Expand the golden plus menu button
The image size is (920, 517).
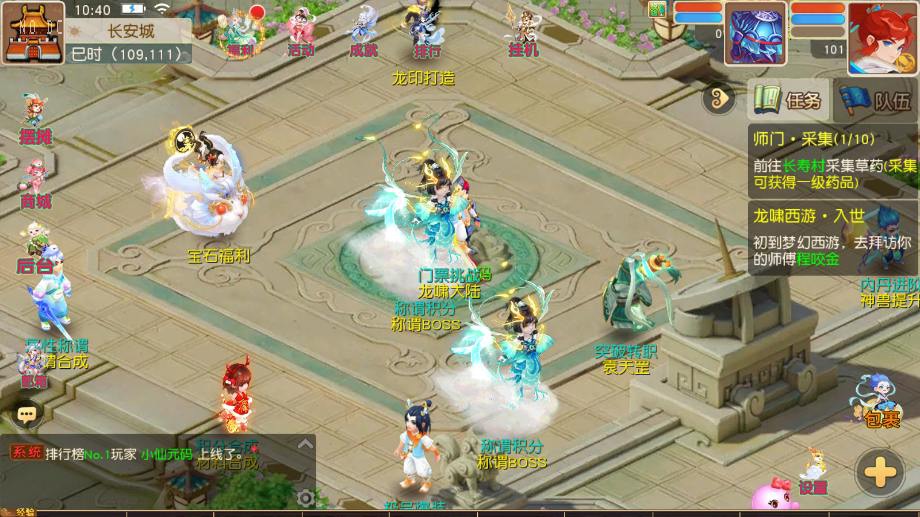[881, 470]
